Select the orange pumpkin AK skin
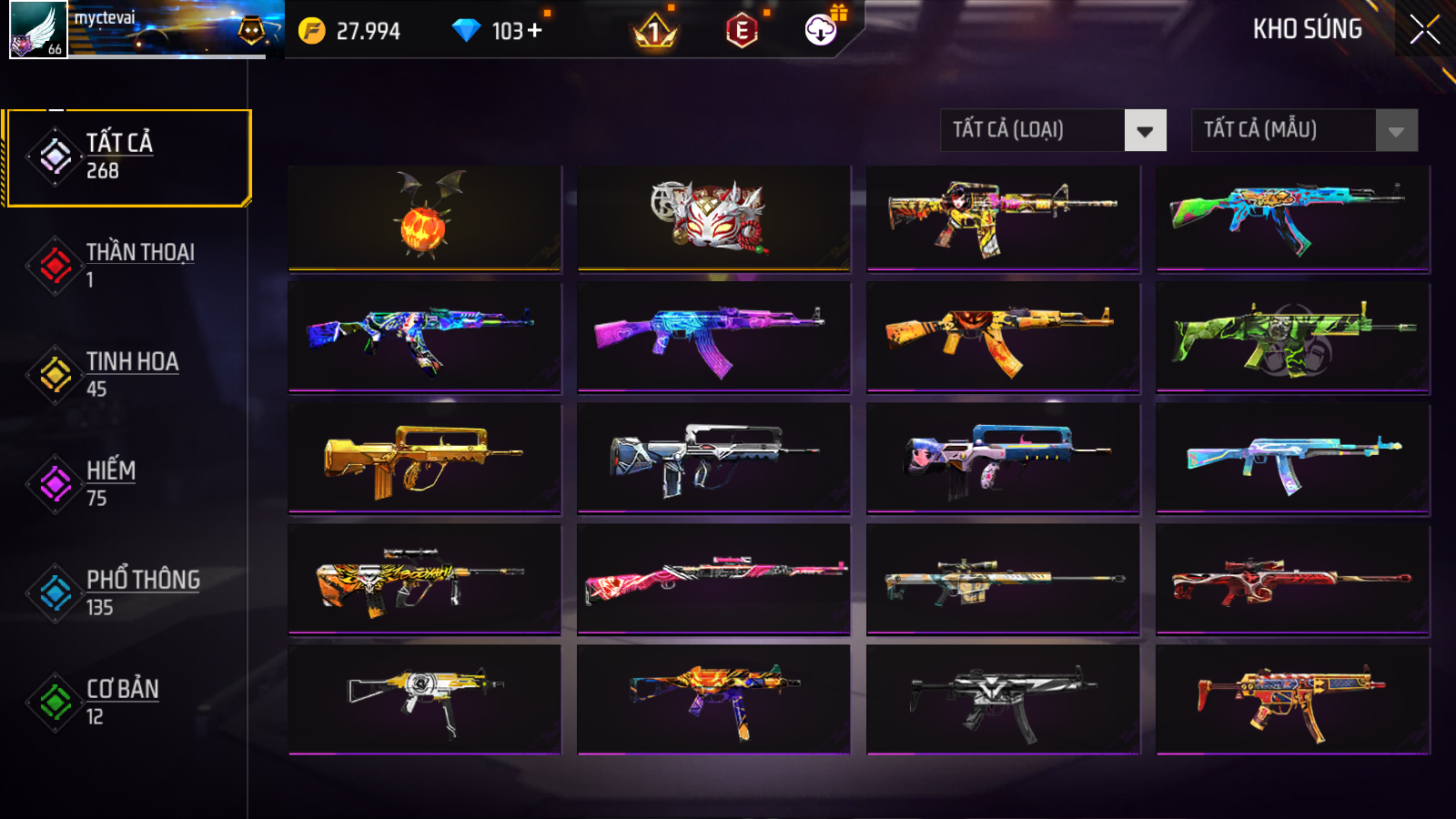Screen dimensions: 1456x819 click(x=1003, y=338)
